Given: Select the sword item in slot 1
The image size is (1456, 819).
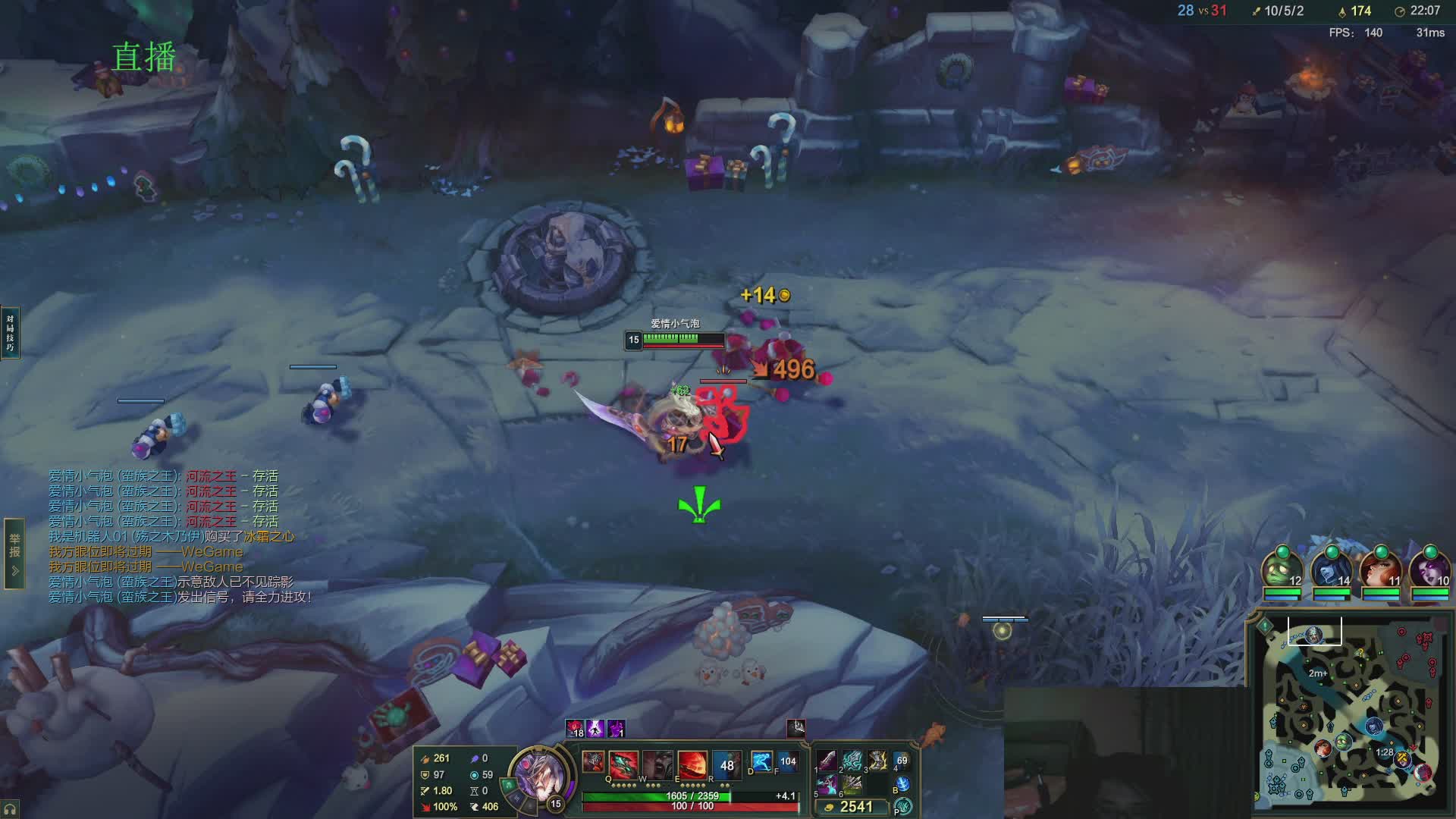Looking at the screenshot, I should pyautogui.click(x=827, y=760).
